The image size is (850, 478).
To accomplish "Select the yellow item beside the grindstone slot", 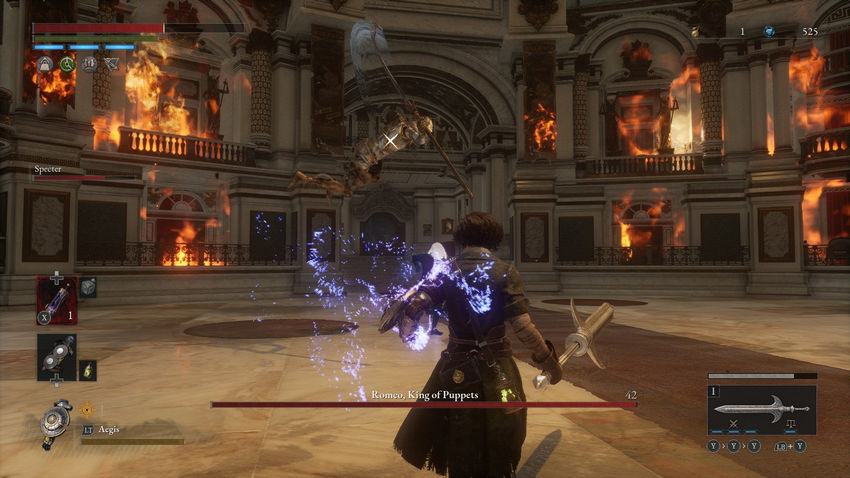I will coord(88,369).
